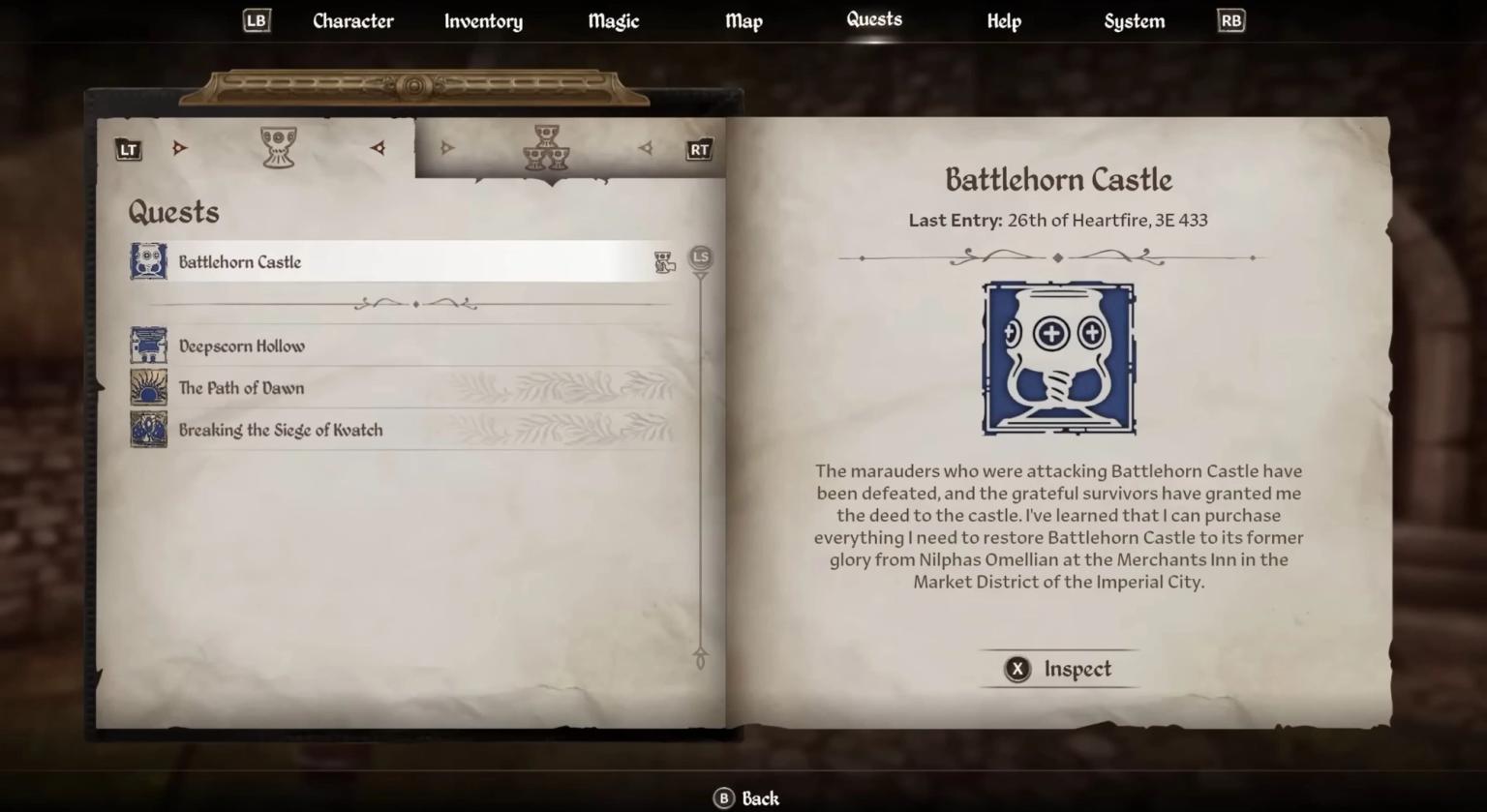Image resolution: width=1487 pixels, height=812 pixels.
Task: Click the Back button
Action: [x=746, y=797]
